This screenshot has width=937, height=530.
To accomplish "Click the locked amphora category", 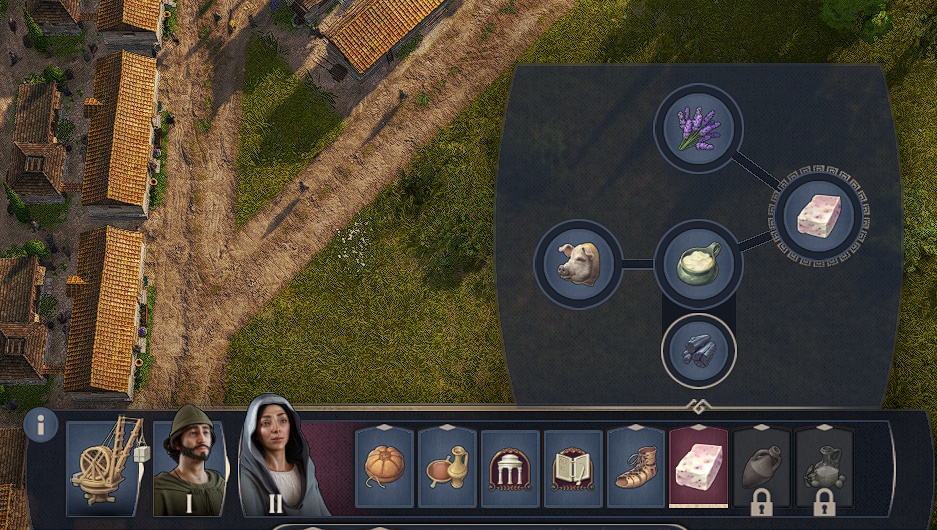I will (762, 466).
